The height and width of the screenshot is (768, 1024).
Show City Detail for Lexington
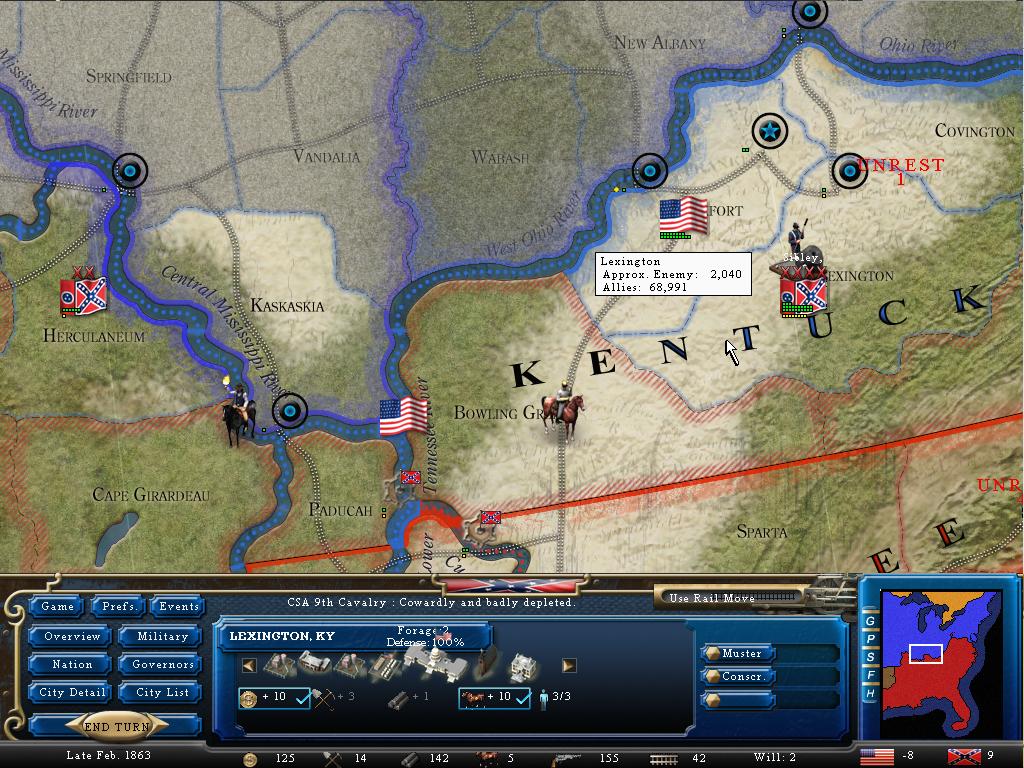(72, 692)
